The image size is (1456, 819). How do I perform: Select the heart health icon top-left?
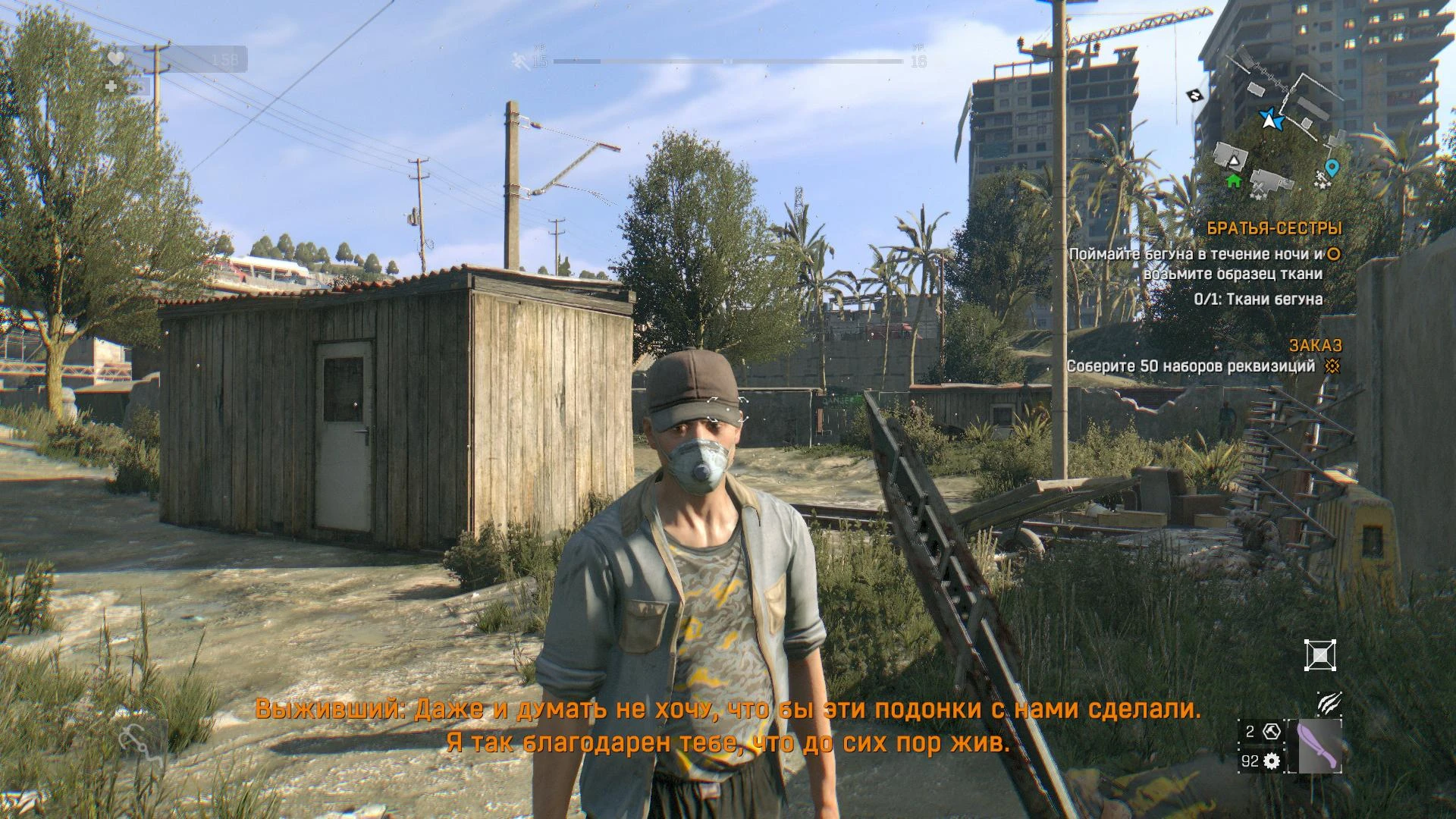[x=116, y=58]
